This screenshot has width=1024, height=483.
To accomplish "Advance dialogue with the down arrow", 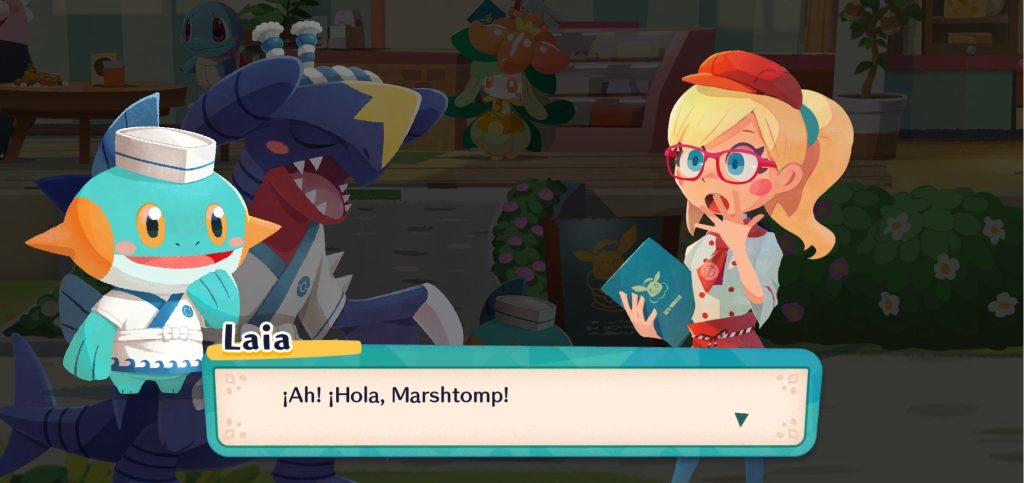I will pyautogui.click(x=741, y=419).
